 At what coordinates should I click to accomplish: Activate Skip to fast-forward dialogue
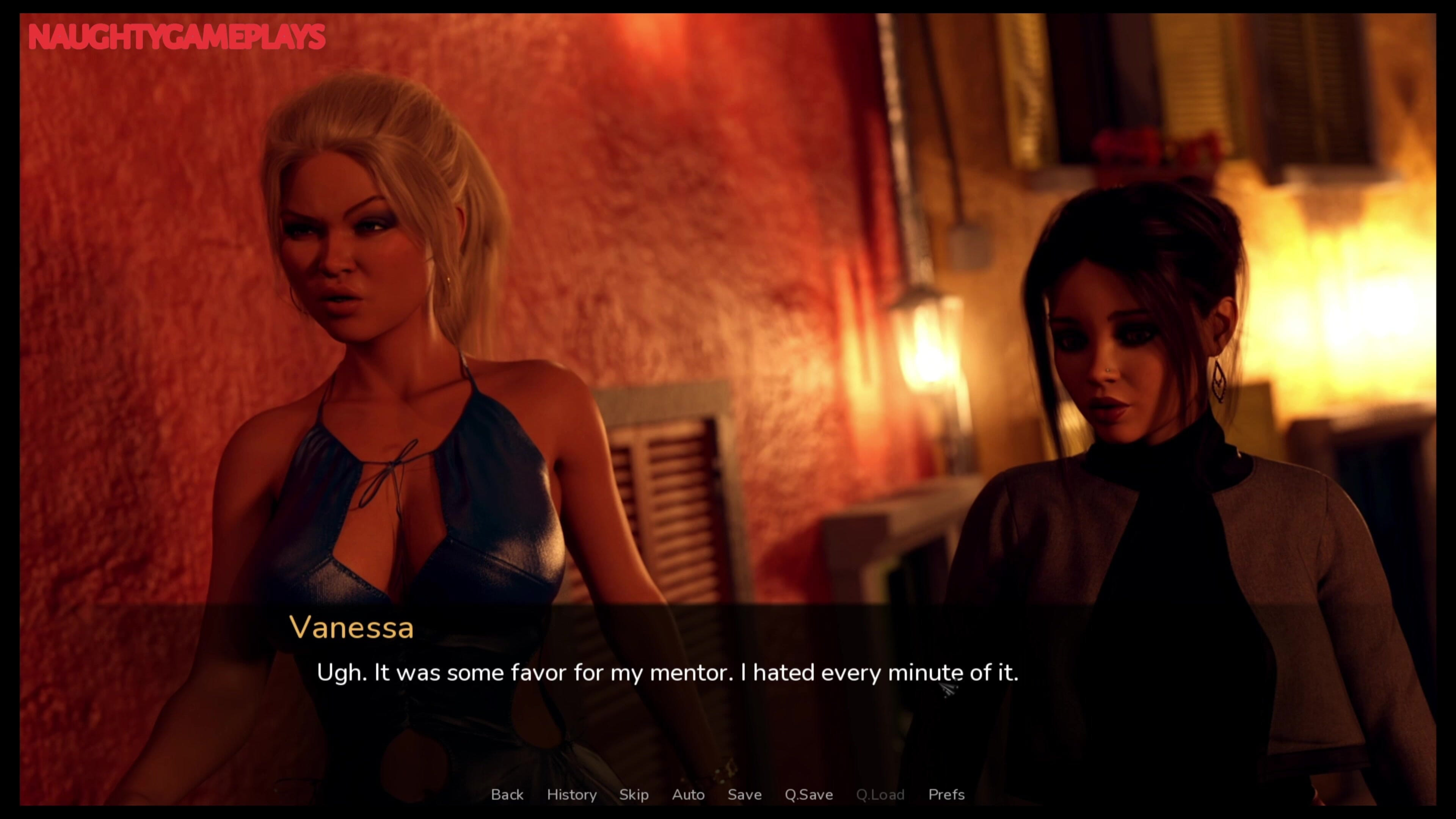click(x=634, y=795)
